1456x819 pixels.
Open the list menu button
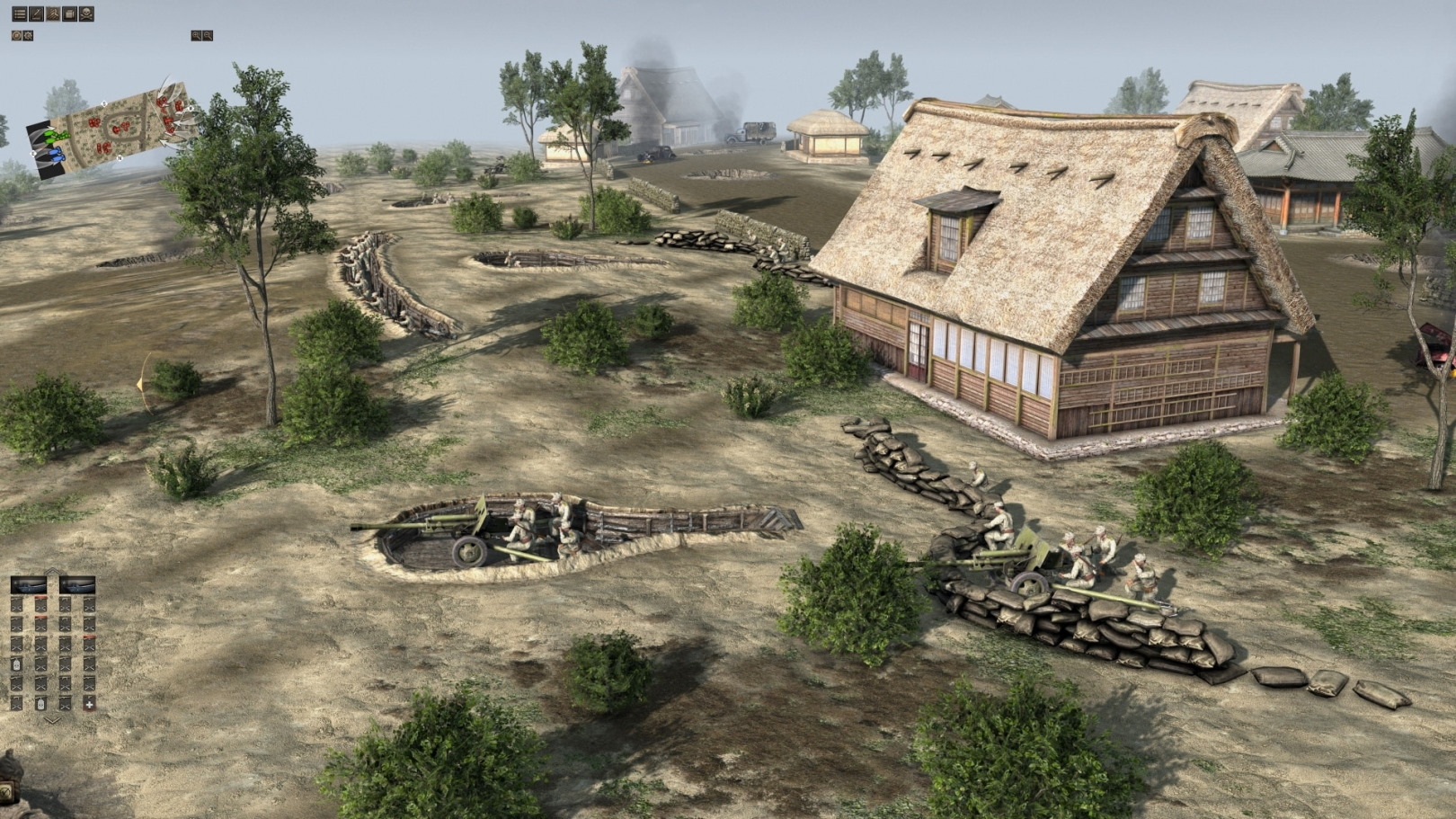19,14
